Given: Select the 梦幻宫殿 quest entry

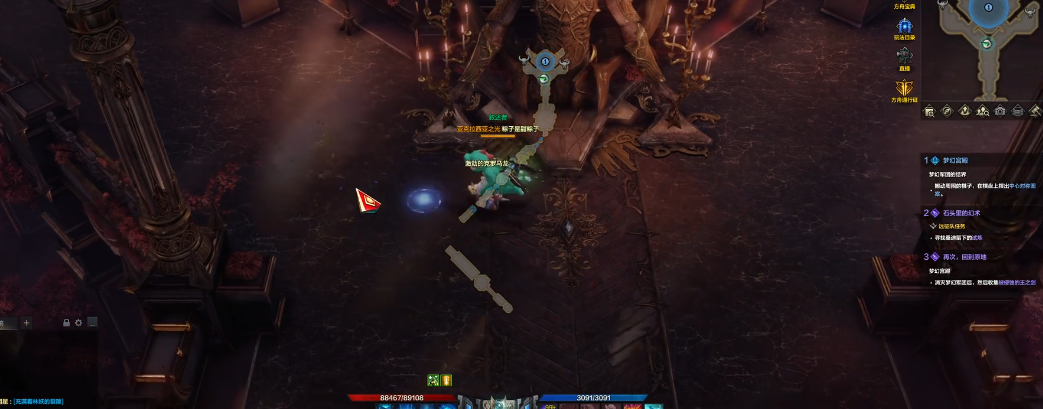Looking at the screenshot, I should click(955, 159).
